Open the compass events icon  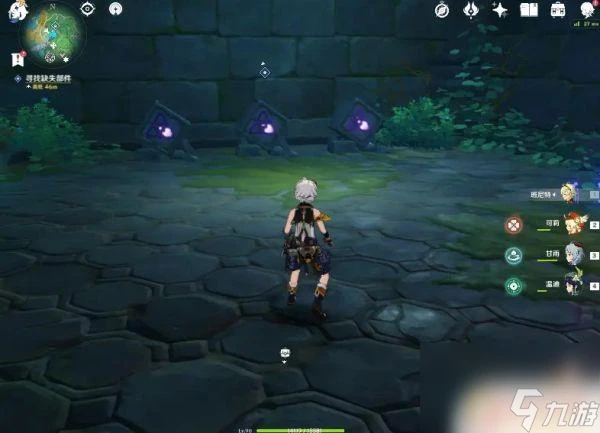[x=443, y=10]
